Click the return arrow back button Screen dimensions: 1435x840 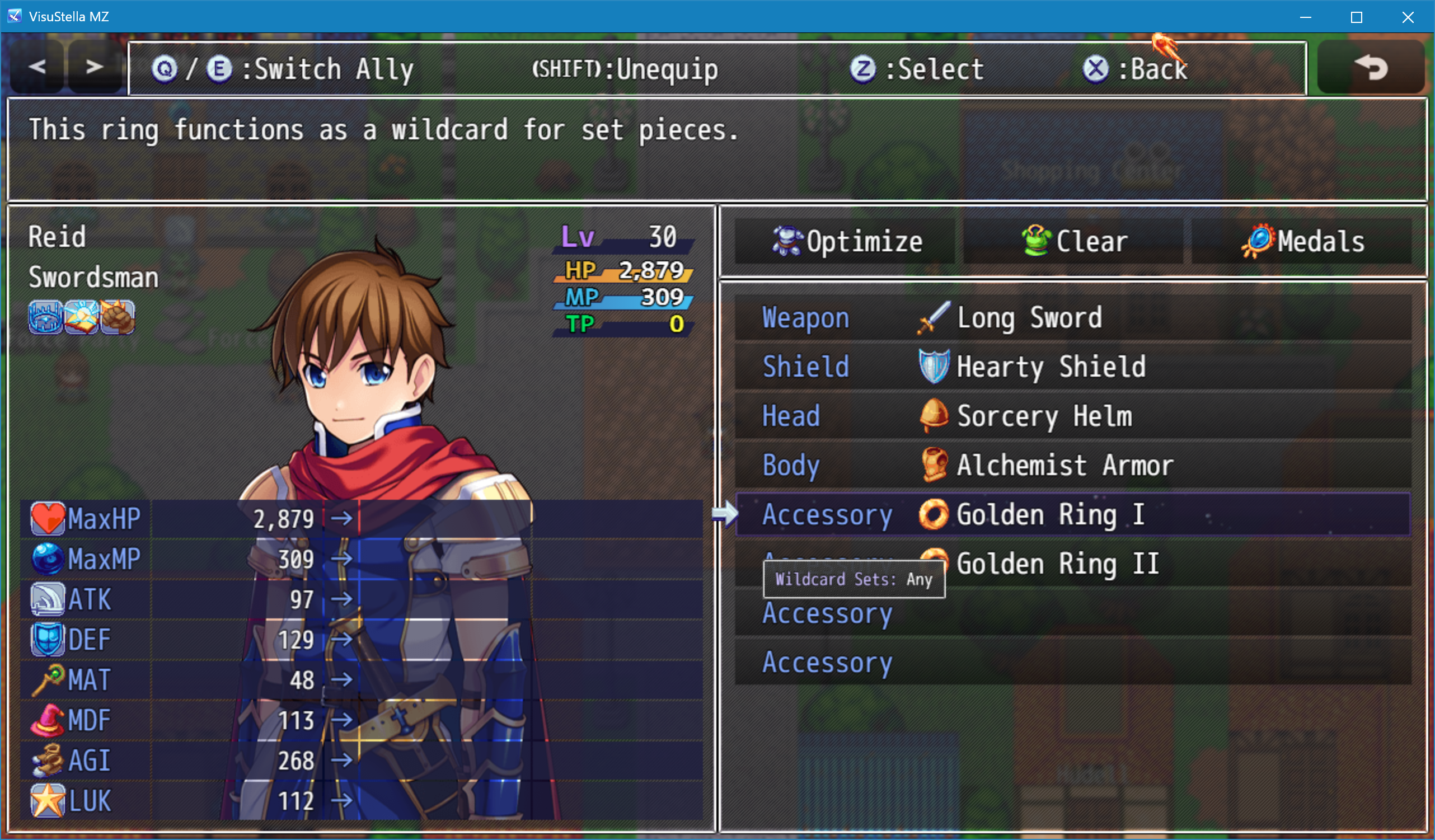[x=1371, y=67]
